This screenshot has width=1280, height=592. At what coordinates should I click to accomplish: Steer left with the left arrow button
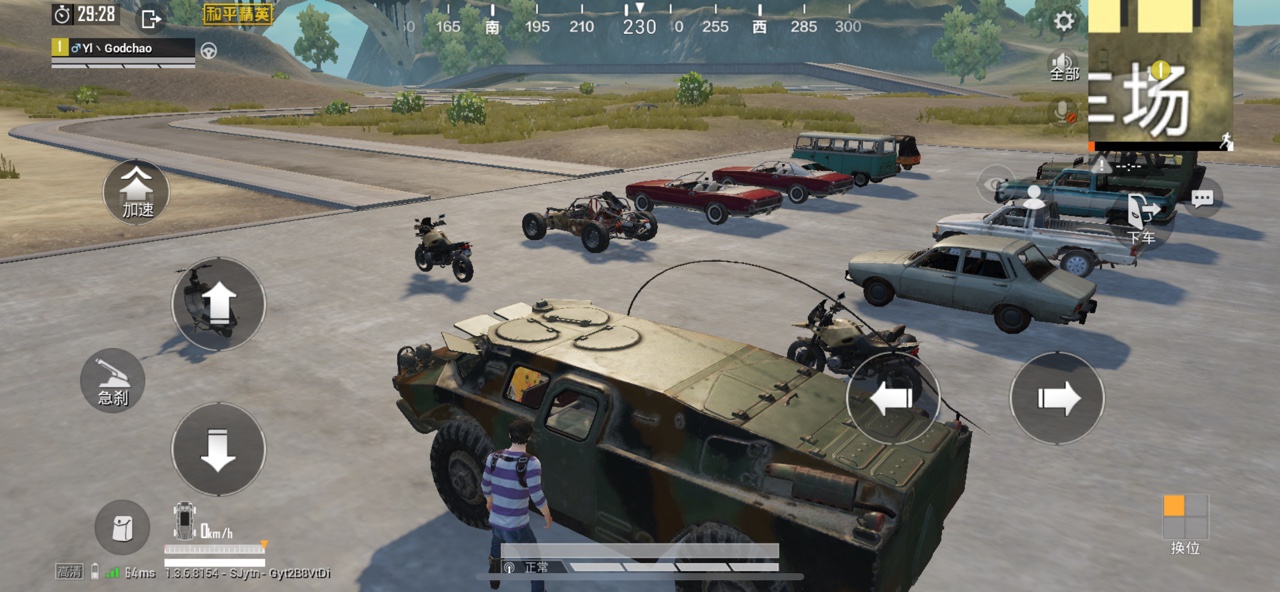coord(893,398)
